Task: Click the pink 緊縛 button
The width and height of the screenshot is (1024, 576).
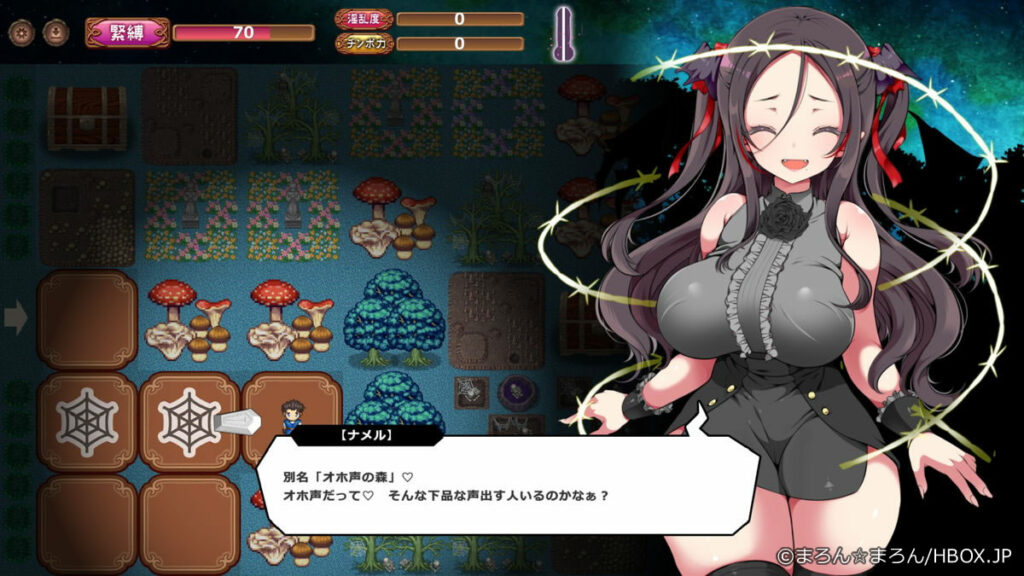Action: tap(127, 32)
